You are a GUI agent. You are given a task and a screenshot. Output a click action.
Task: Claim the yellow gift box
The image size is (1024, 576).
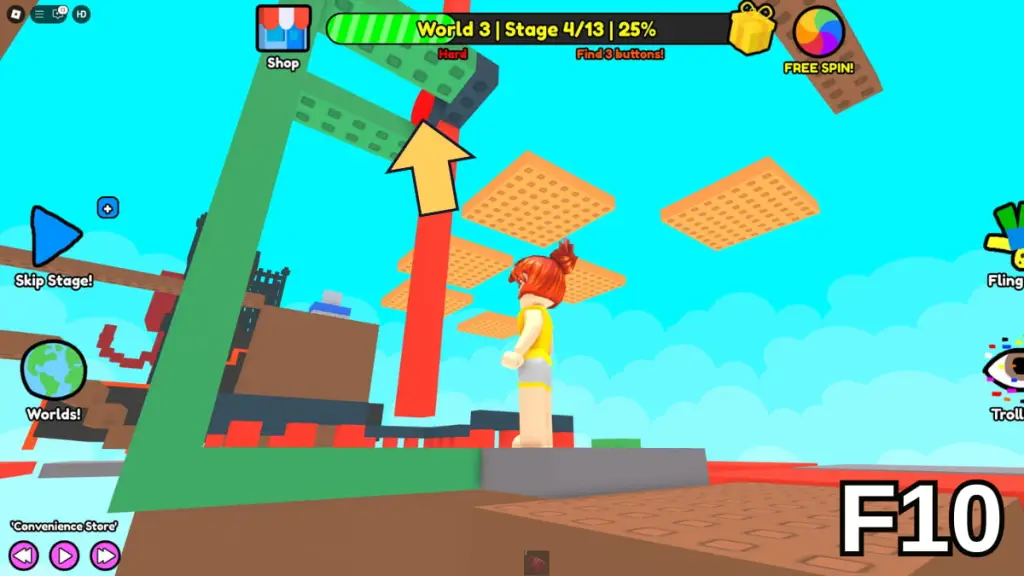coord(754,28)
